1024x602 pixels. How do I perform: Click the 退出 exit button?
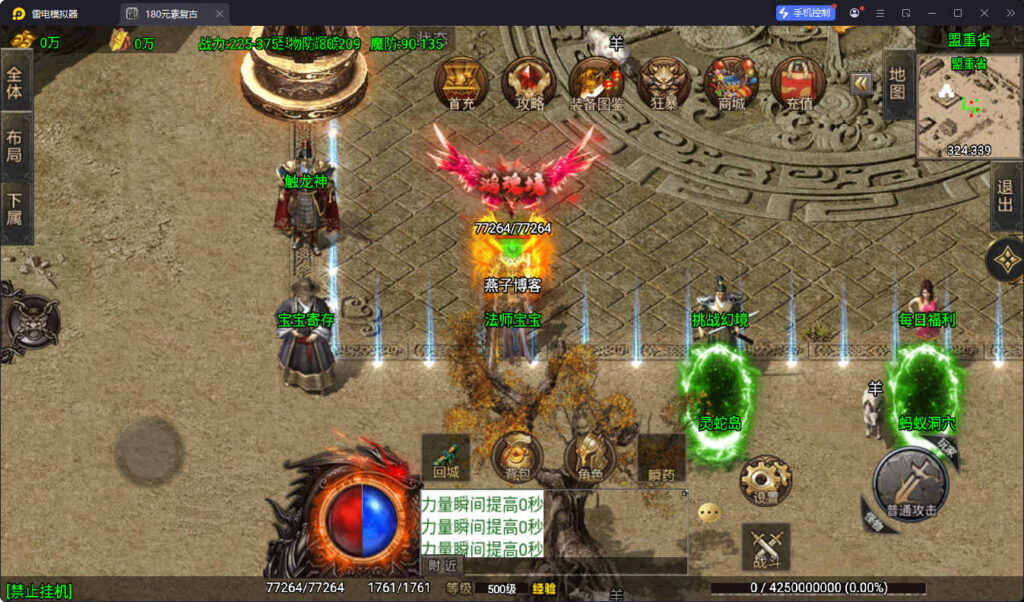click(x=1006, y=197)
